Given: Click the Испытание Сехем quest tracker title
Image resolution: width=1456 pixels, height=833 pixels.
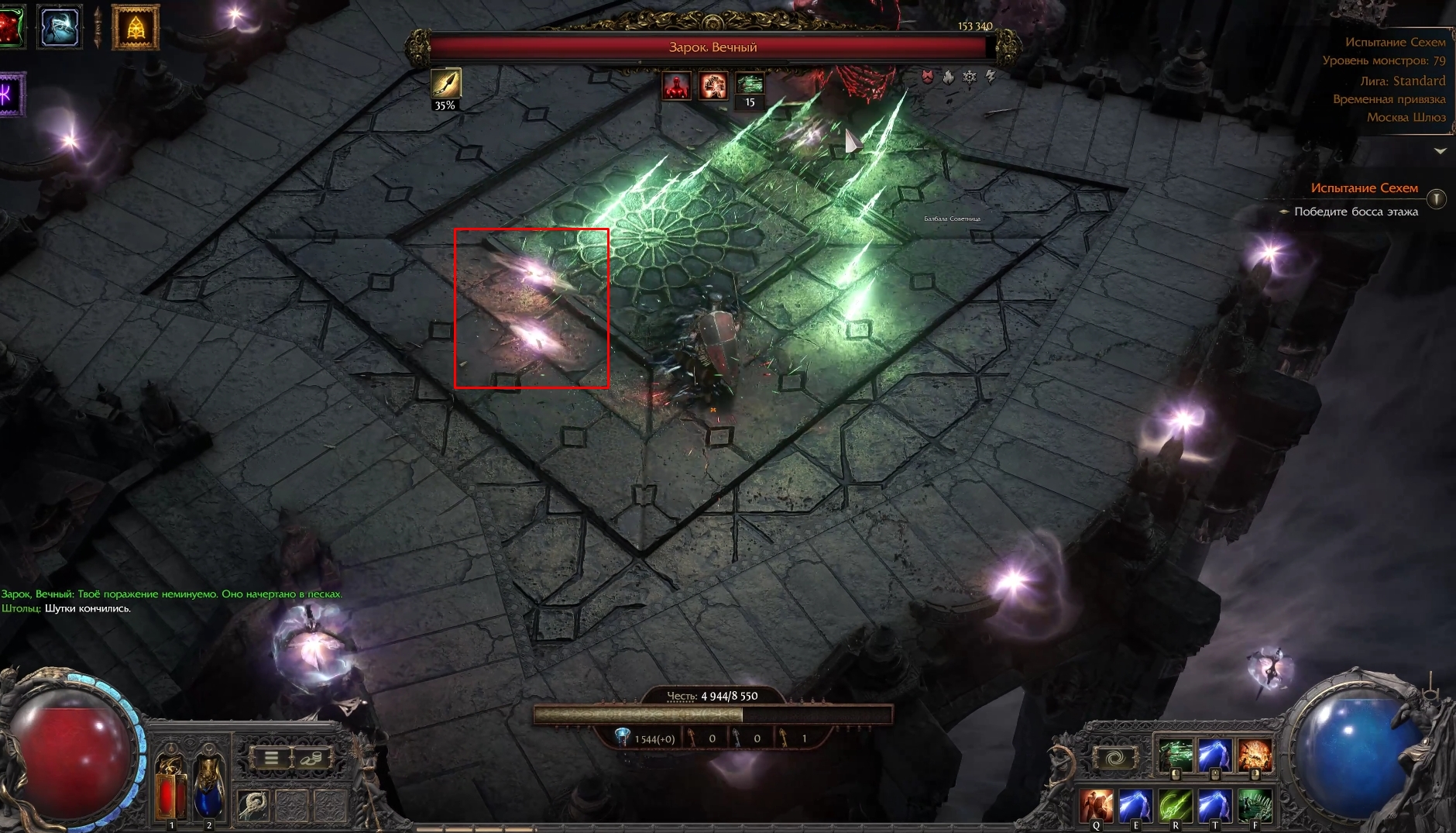Looking at the screenshot, I should click(x=1364, y=188).
